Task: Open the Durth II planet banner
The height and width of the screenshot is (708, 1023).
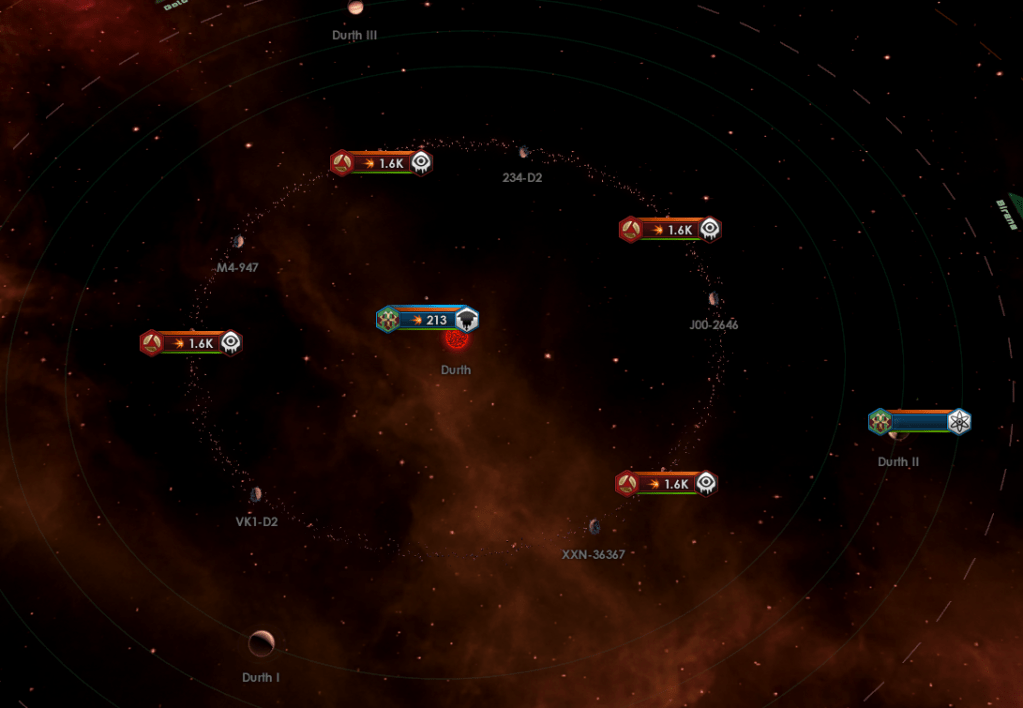Action: pyautogui.click(x=919, y=421)
